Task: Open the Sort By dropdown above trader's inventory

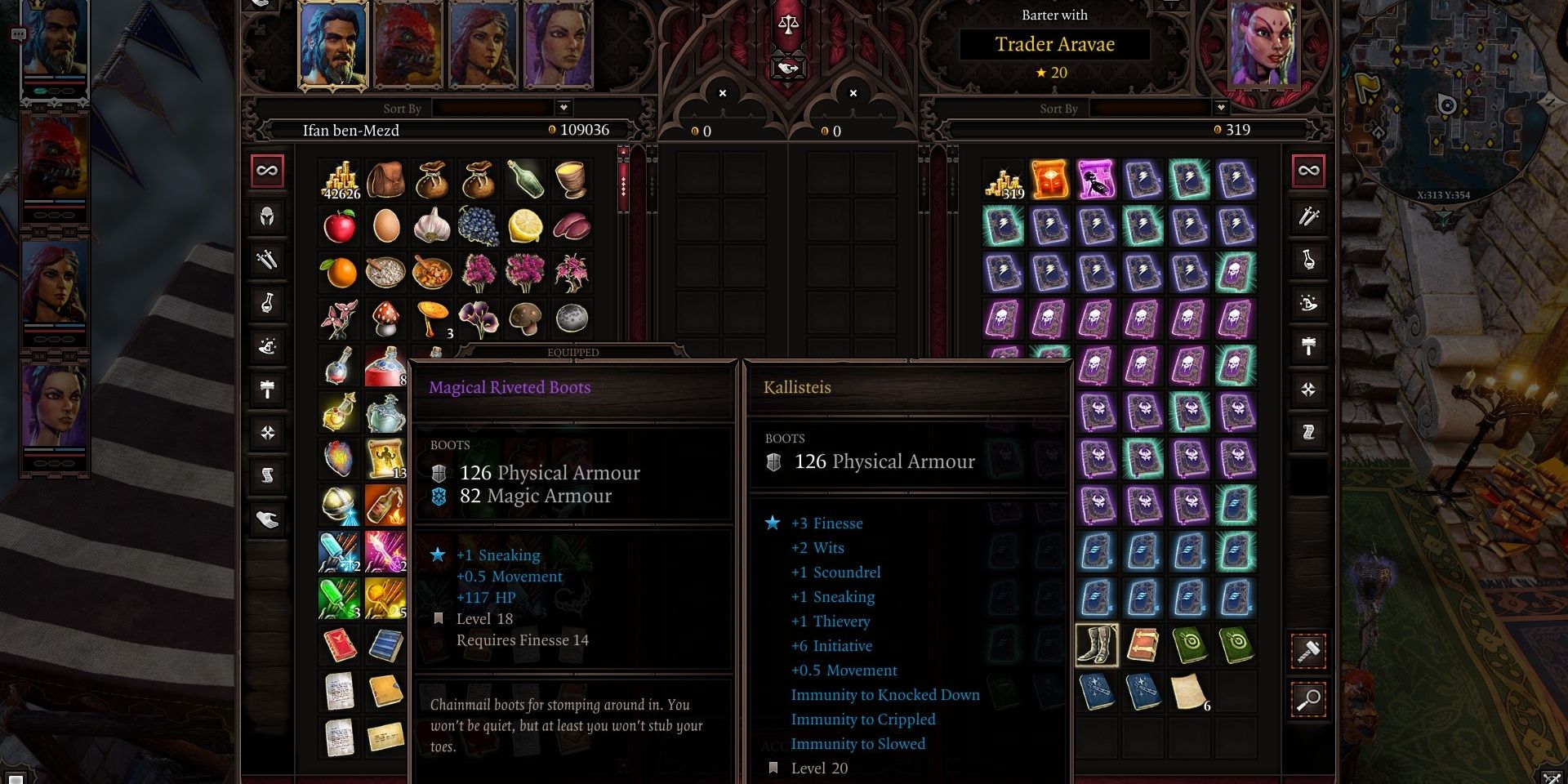Action: [x=1220, y=107]
